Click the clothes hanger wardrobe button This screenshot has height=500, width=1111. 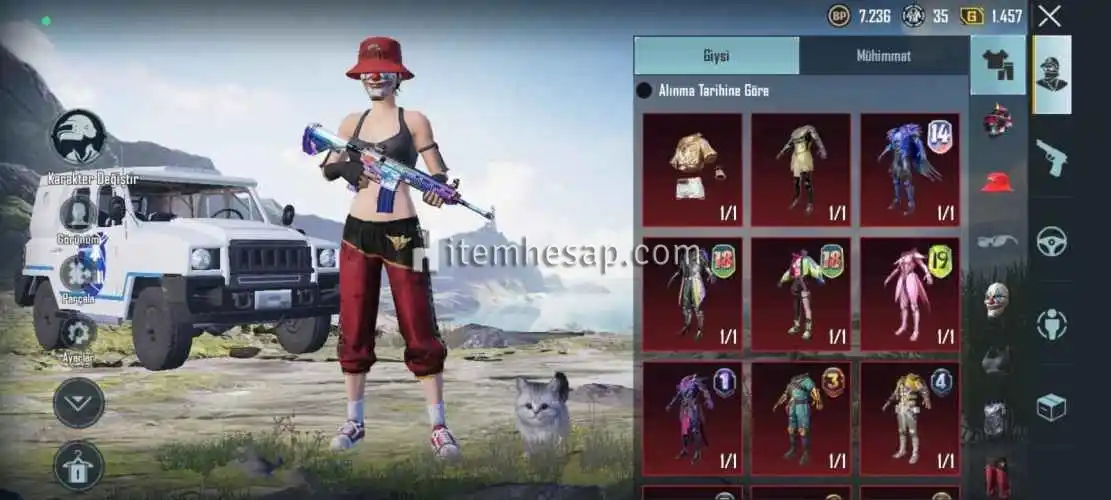(79, 465)
